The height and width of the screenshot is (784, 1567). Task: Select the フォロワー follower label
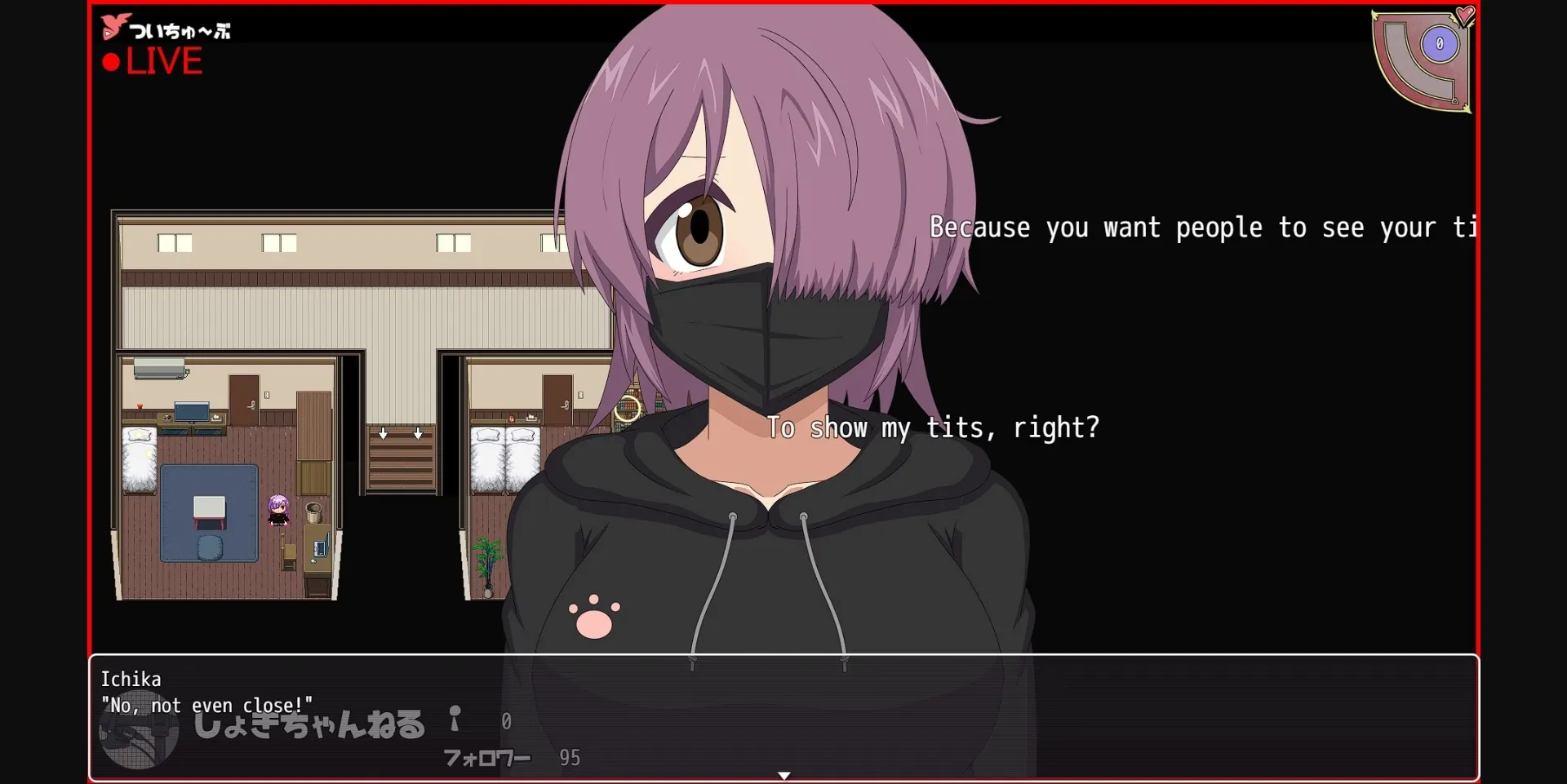[x=486, y=758]
